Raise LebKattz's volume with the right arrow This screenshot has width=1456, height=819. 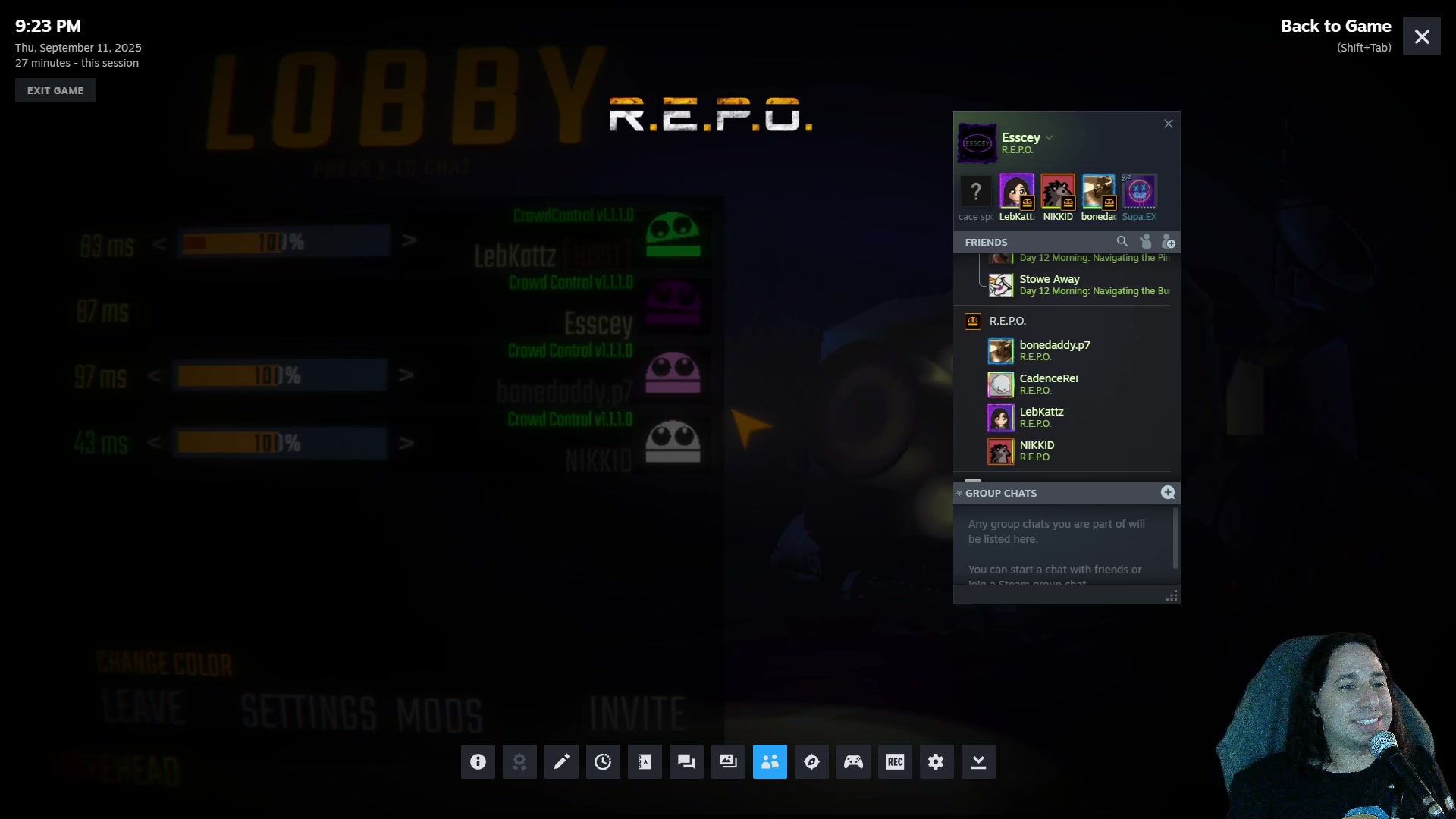(x=409, y=241)
